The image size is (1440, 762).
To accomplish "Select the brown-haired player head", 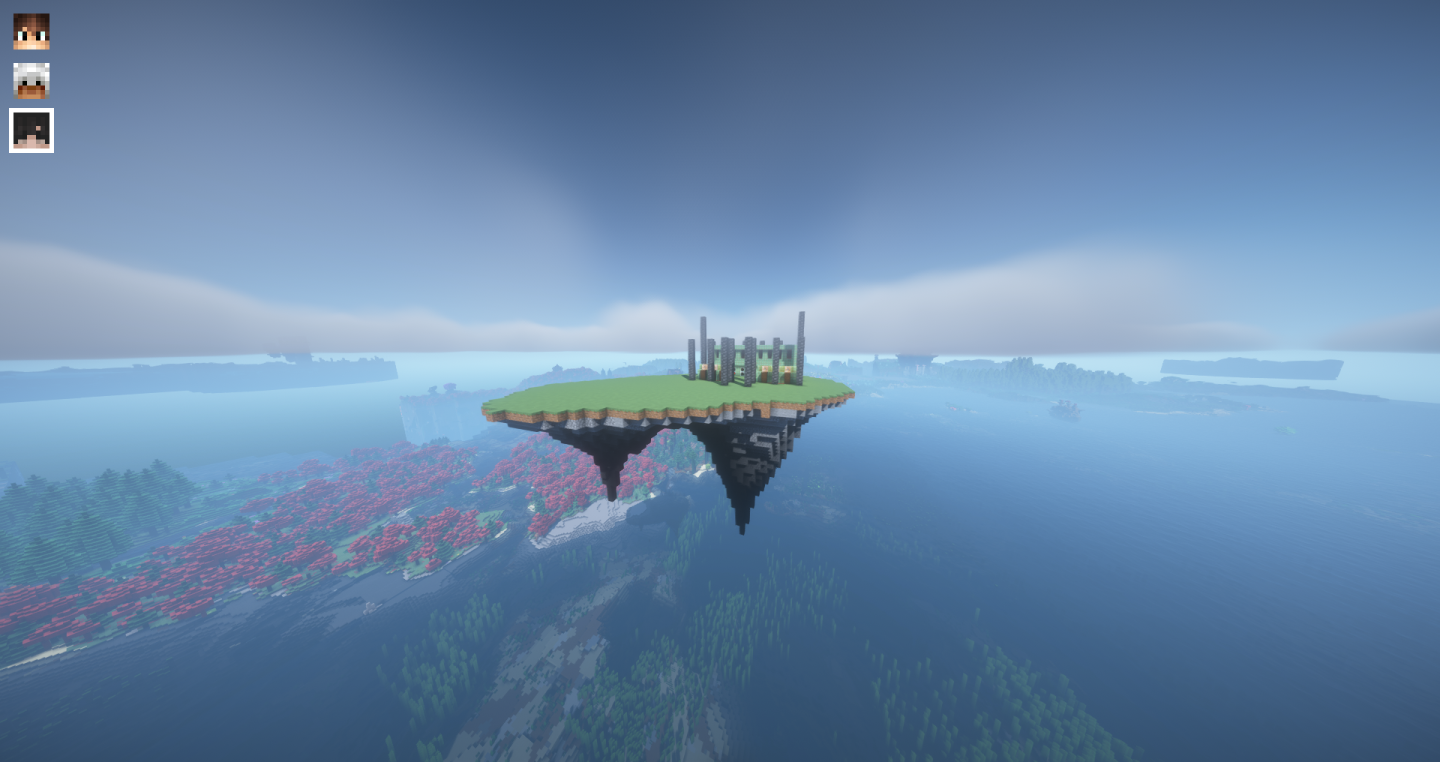I will [31, 32].
